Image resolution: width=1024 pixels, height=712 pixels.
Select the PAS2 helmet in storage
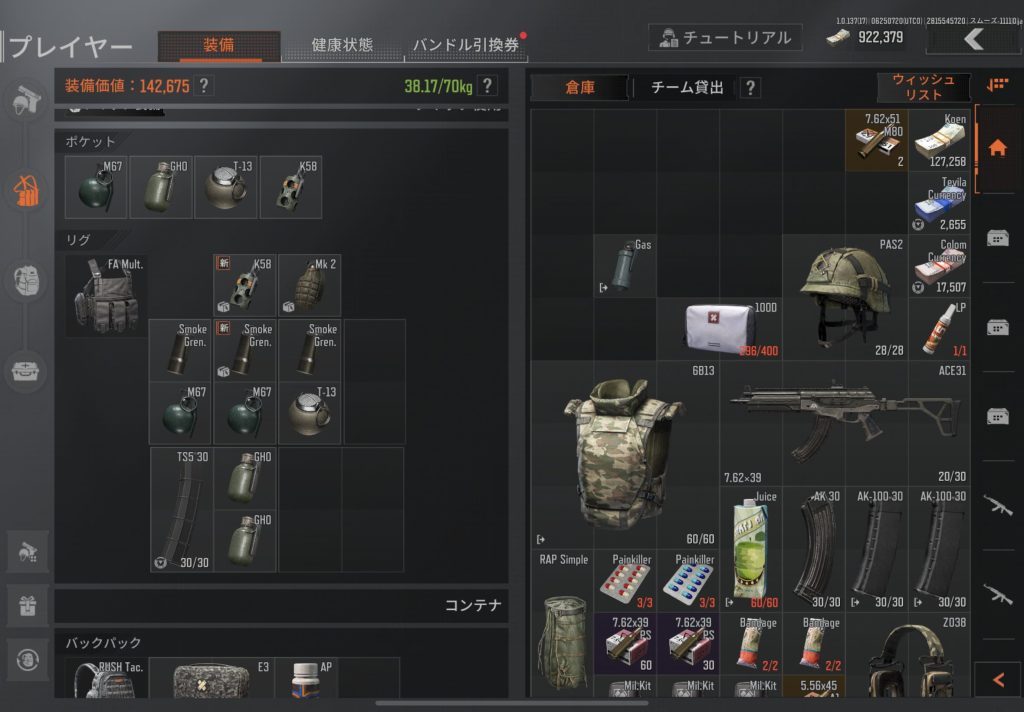pyautogui.click(x=845, y=297)
